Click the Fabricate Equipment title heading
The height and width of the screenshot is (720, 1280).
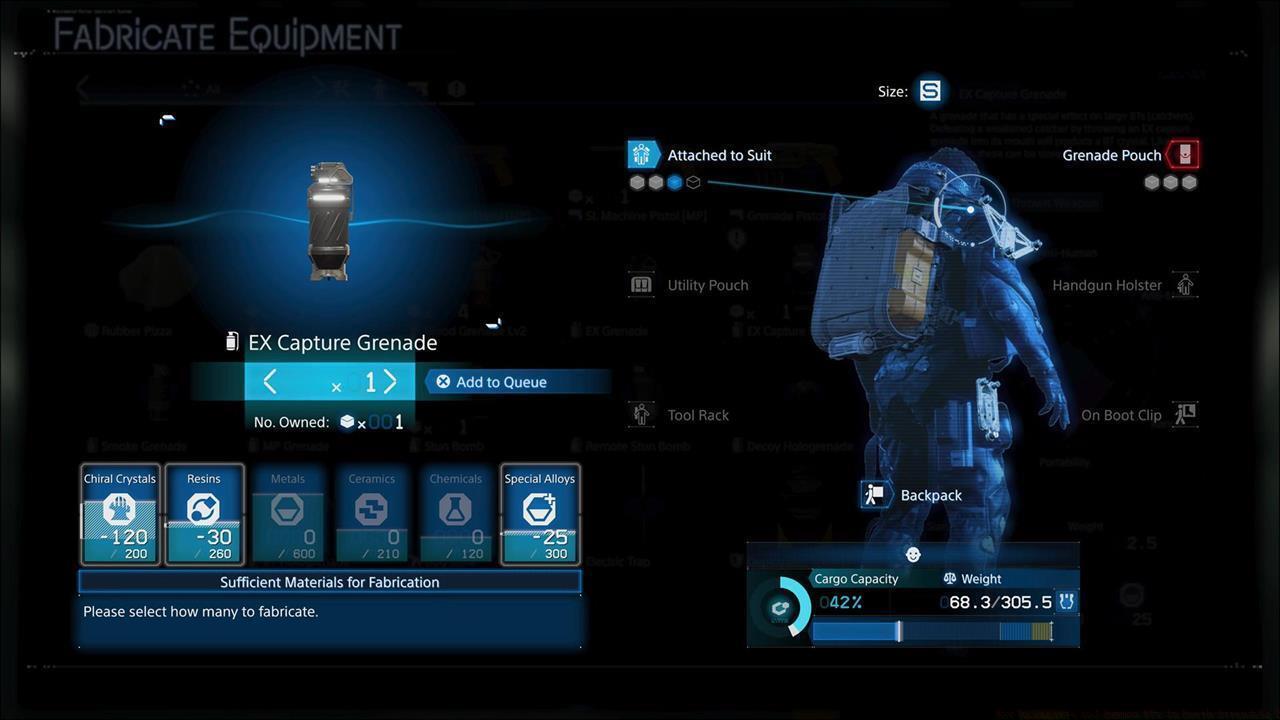click(x=225, y=35)
